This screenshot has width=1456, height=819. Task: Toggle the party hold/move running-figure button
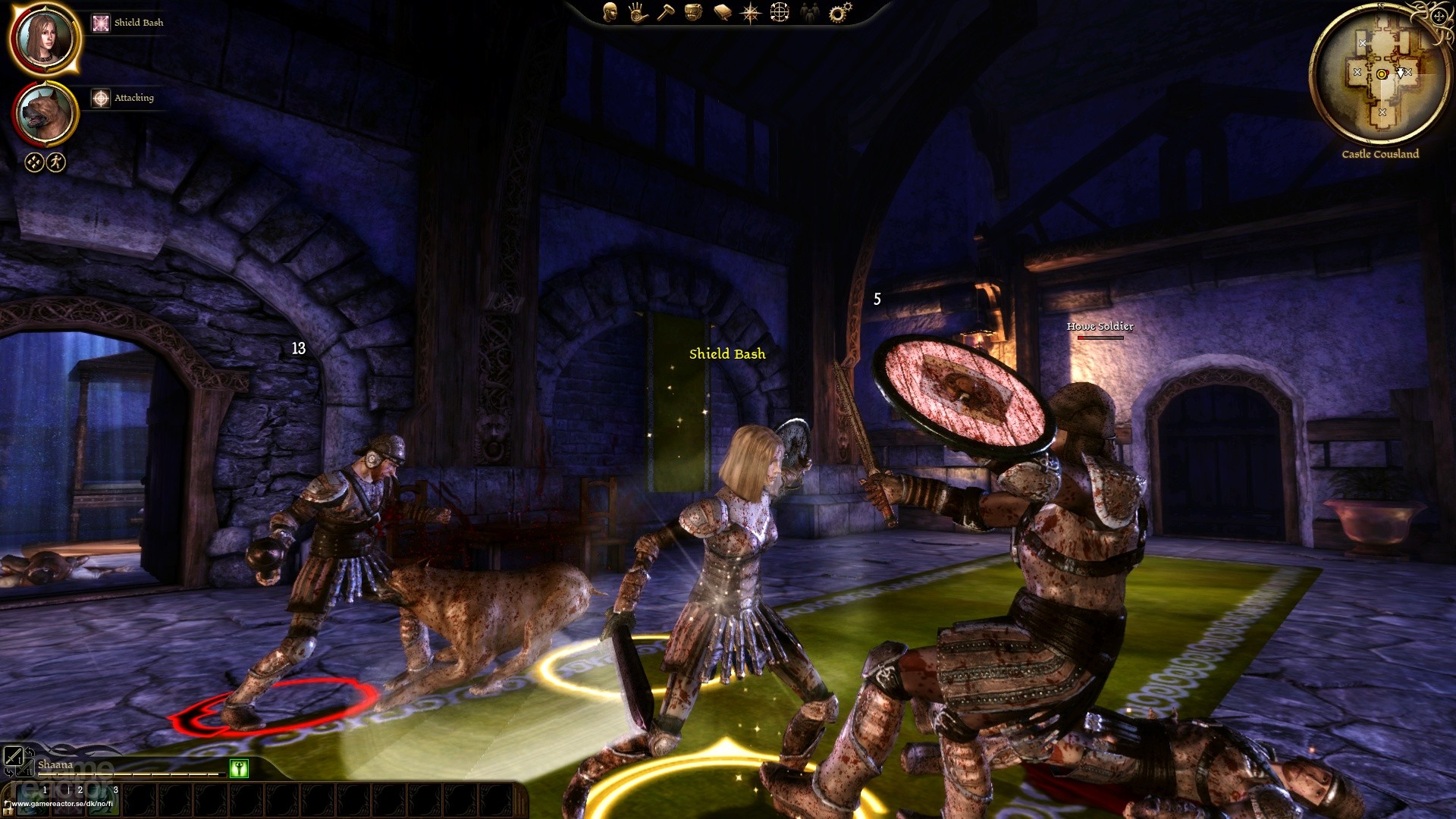click(57, 162)
